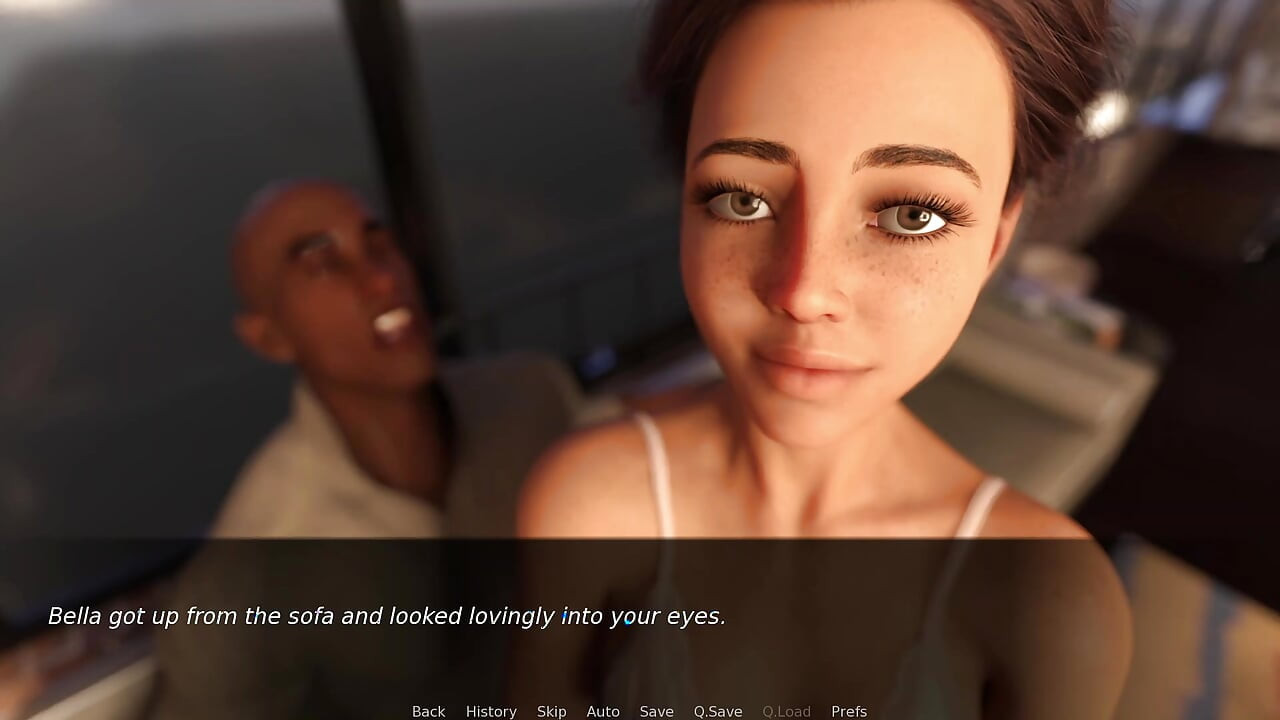View previous dialogue via History

(x=491, y=711)
